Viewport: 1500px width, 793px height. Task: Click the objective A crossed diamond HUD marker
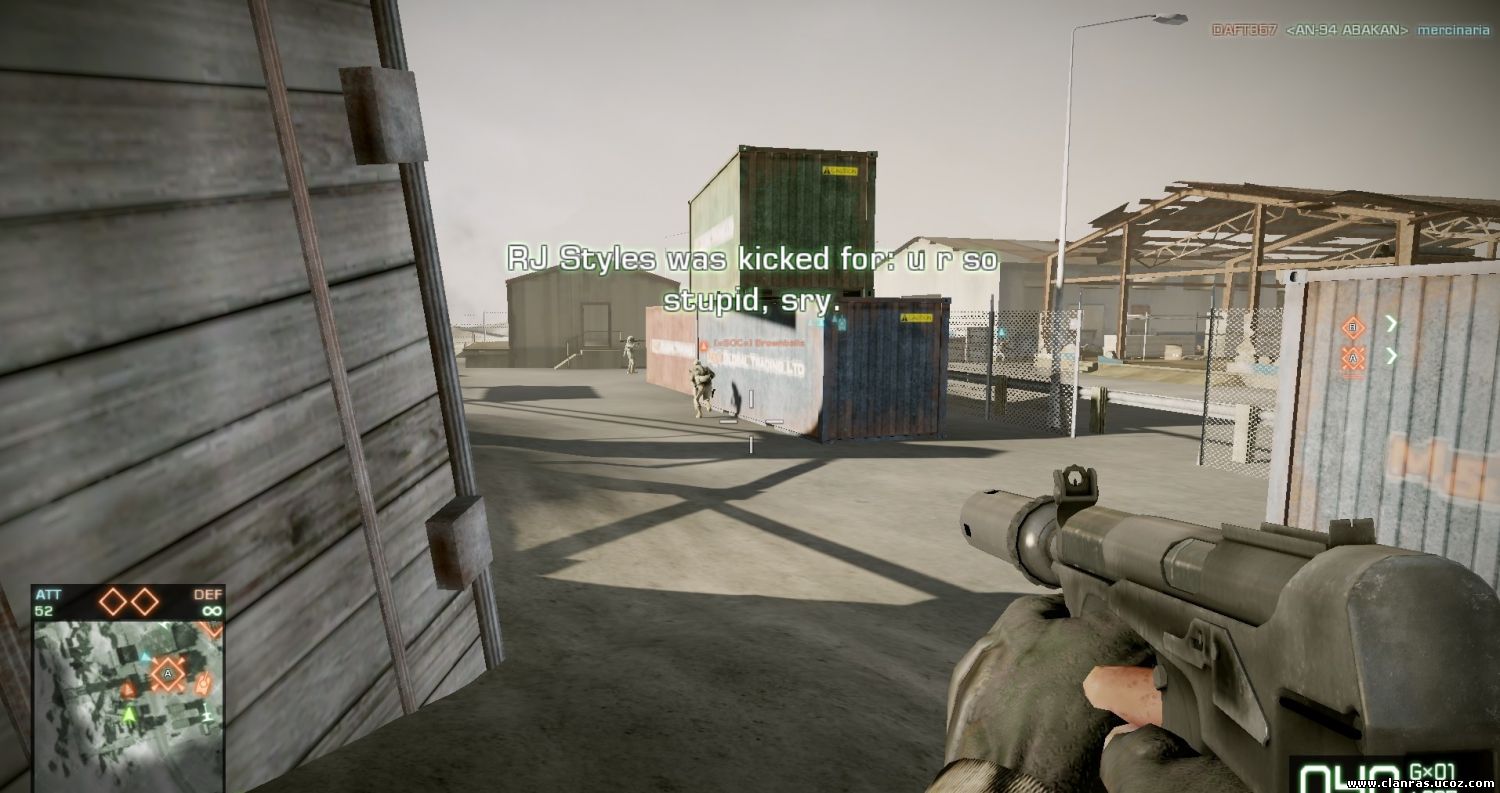[x=1353, y=357]
